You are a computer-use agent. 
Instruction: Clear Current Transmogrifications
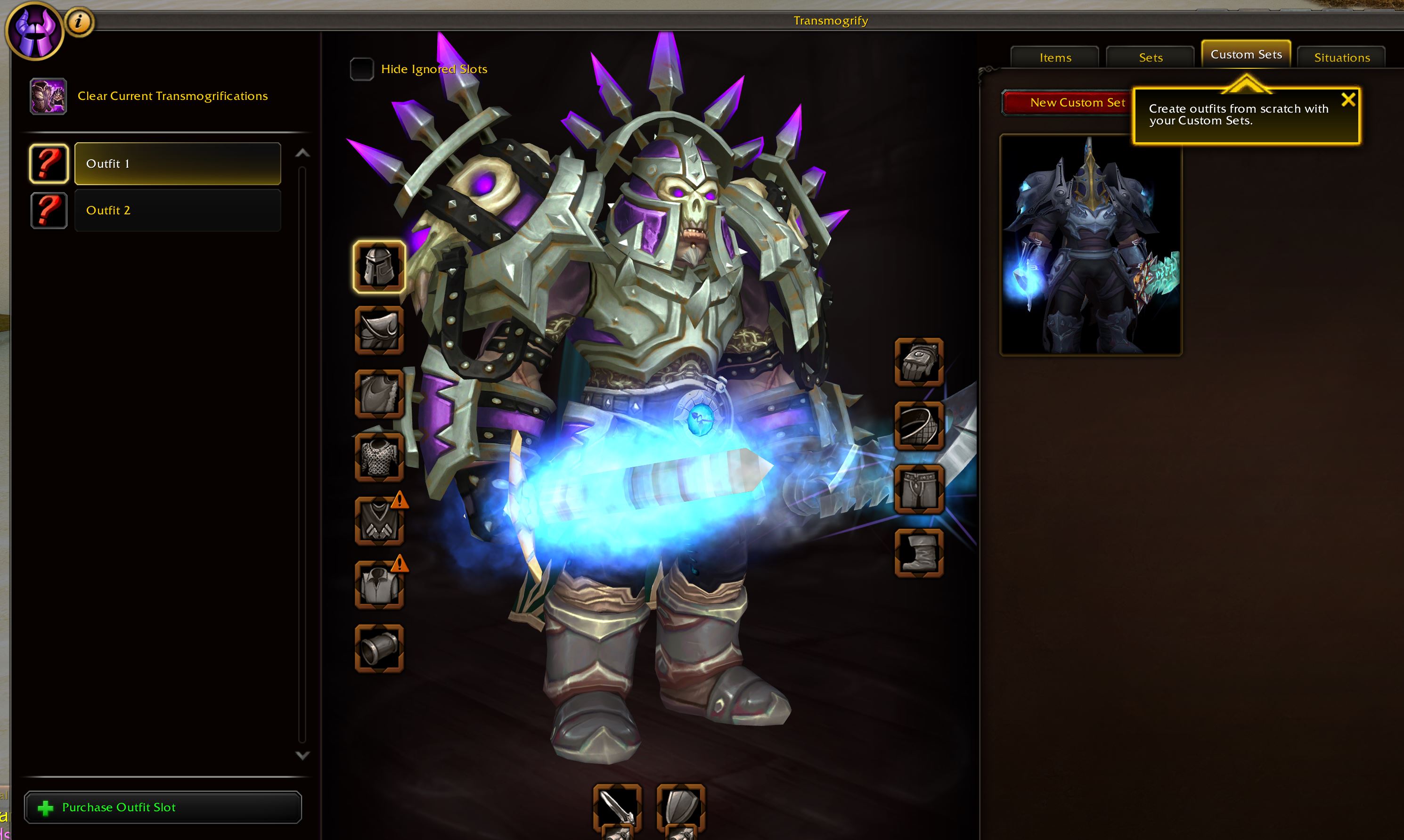click(172, 96)
